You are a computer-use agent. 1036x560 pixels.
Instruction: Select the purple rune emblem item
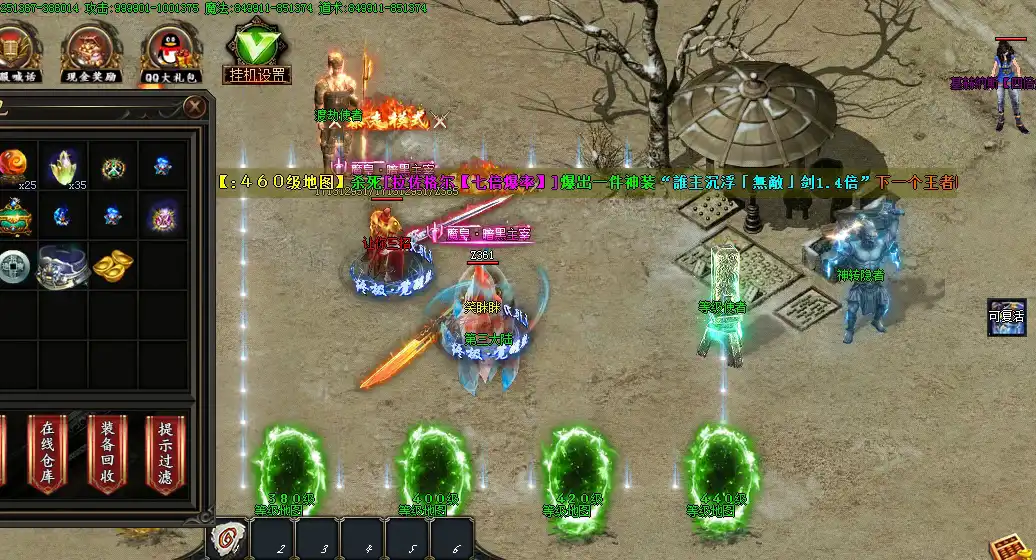[x=162, y=215]
